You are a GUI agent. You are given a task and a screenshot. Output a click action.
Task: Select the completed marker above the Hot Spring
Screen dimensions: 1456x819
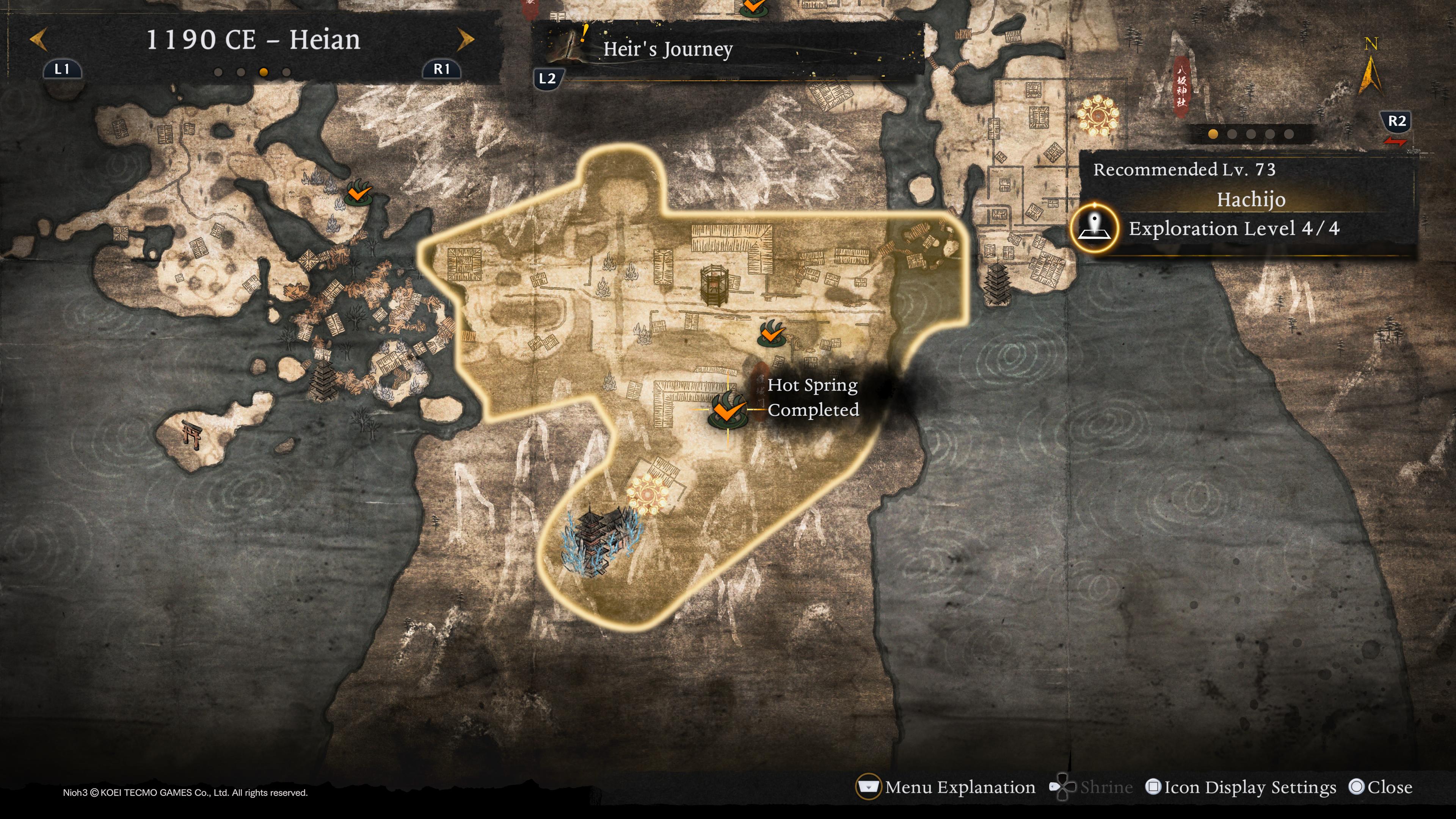click(770, 334)
